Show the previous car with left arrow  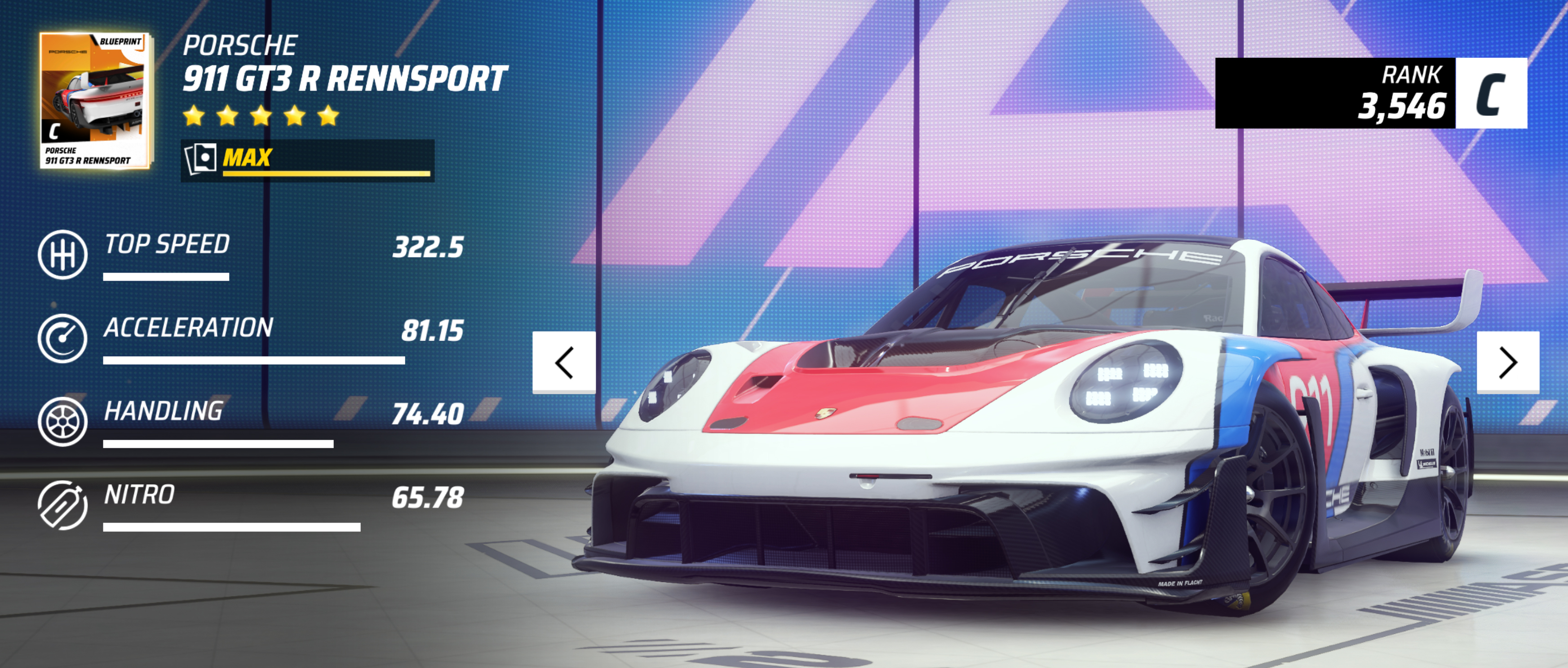564,363
